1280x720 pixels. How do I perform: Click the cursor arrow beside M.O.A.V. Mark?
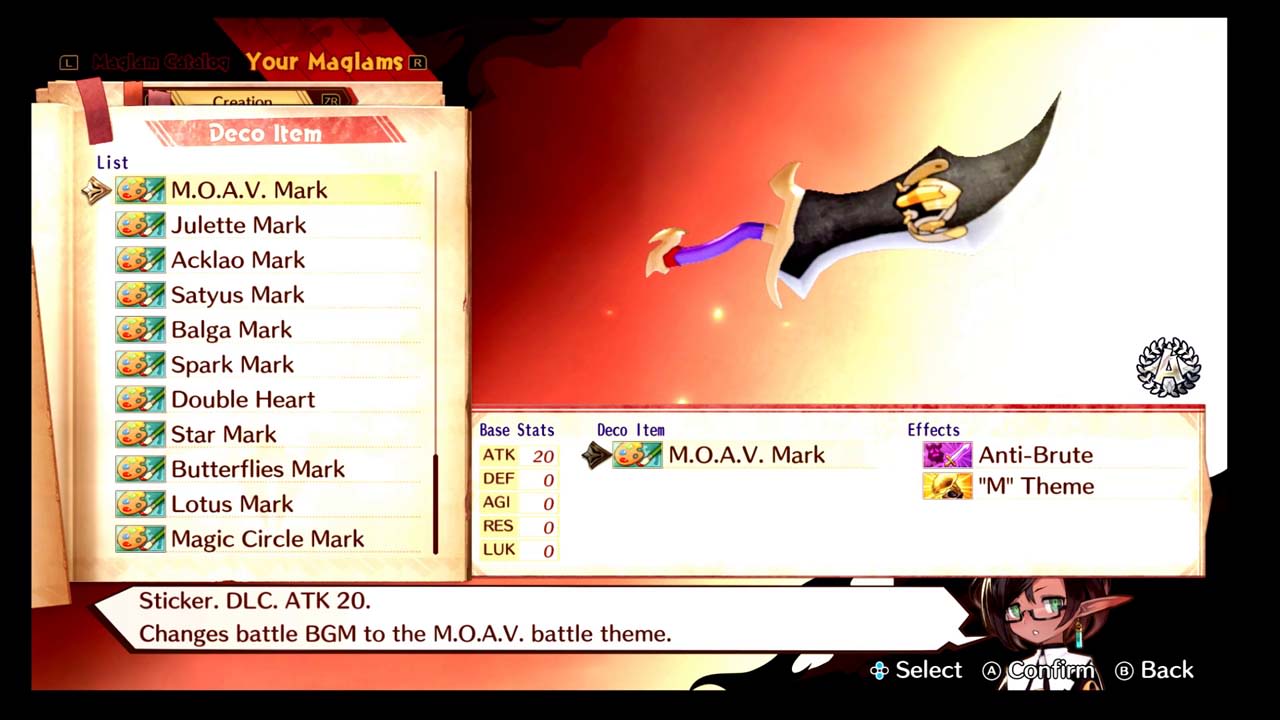pos(96,190)
